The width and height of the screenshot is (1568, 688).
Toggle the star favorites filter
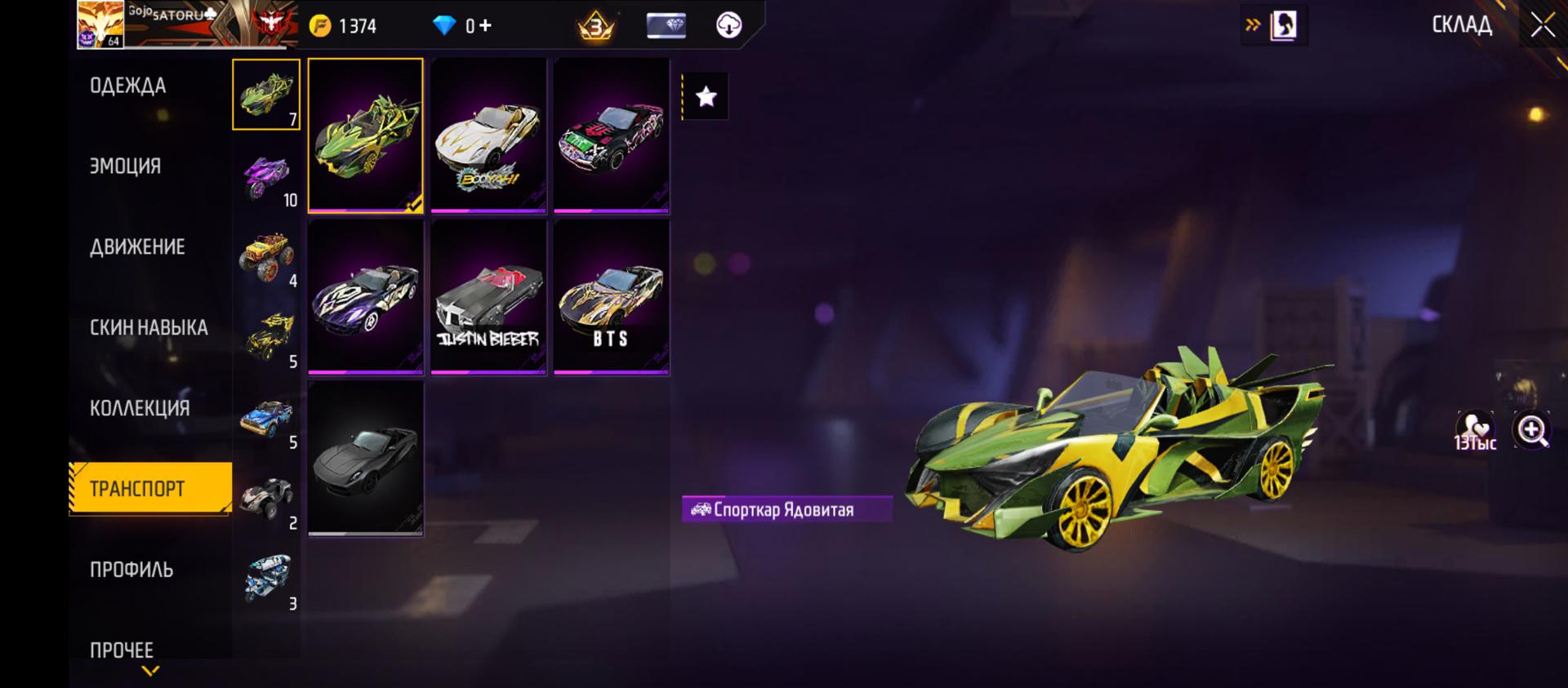coord(706,97)
